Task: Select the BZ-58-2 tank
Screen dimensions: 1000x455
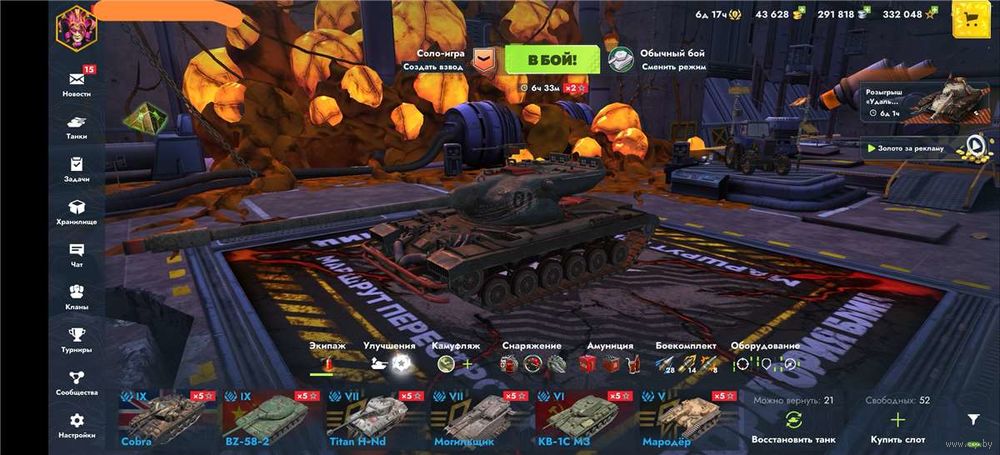Action: tap(268, 418)
